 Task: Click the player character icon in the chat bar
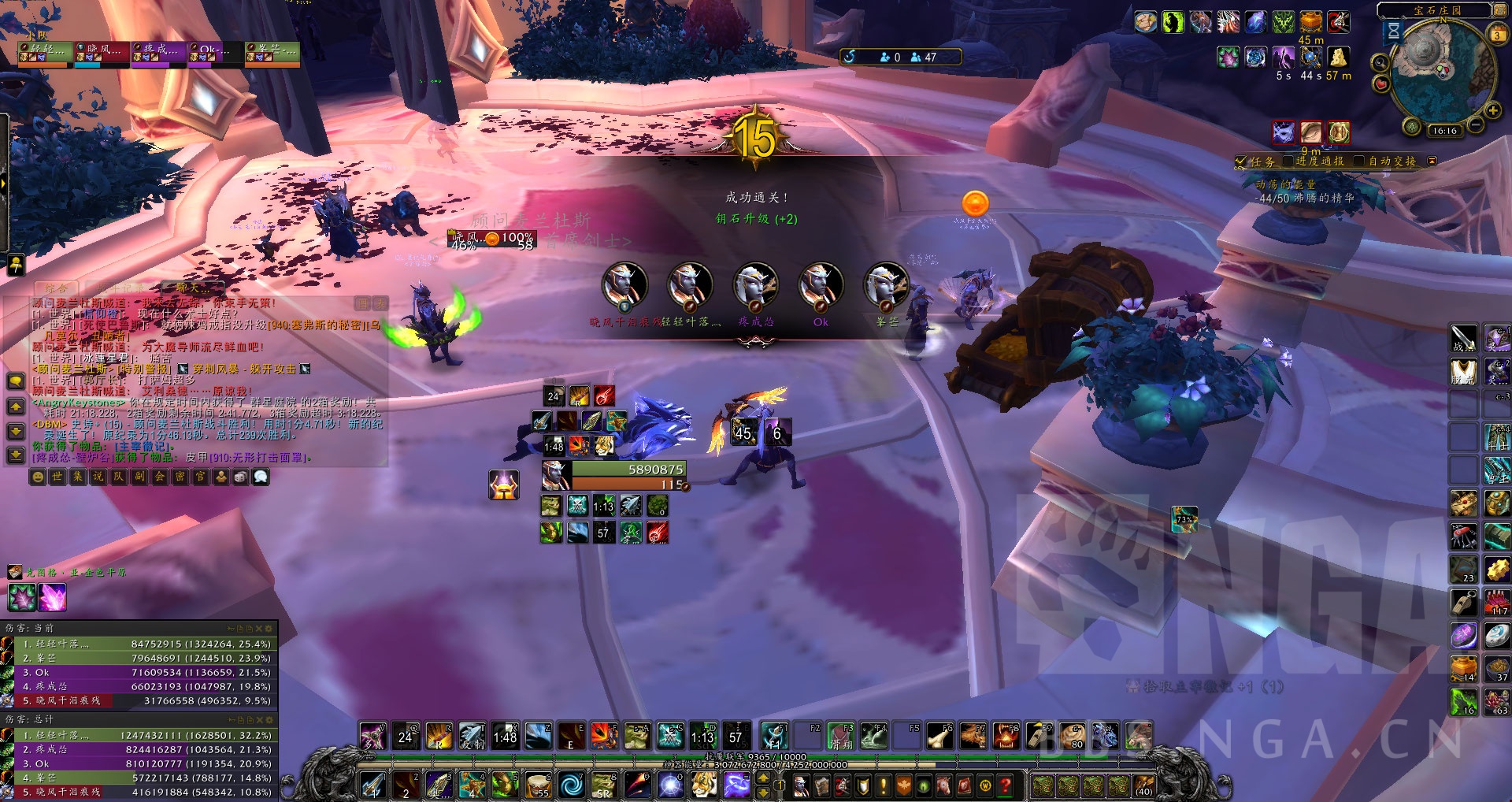coord(221,476)
